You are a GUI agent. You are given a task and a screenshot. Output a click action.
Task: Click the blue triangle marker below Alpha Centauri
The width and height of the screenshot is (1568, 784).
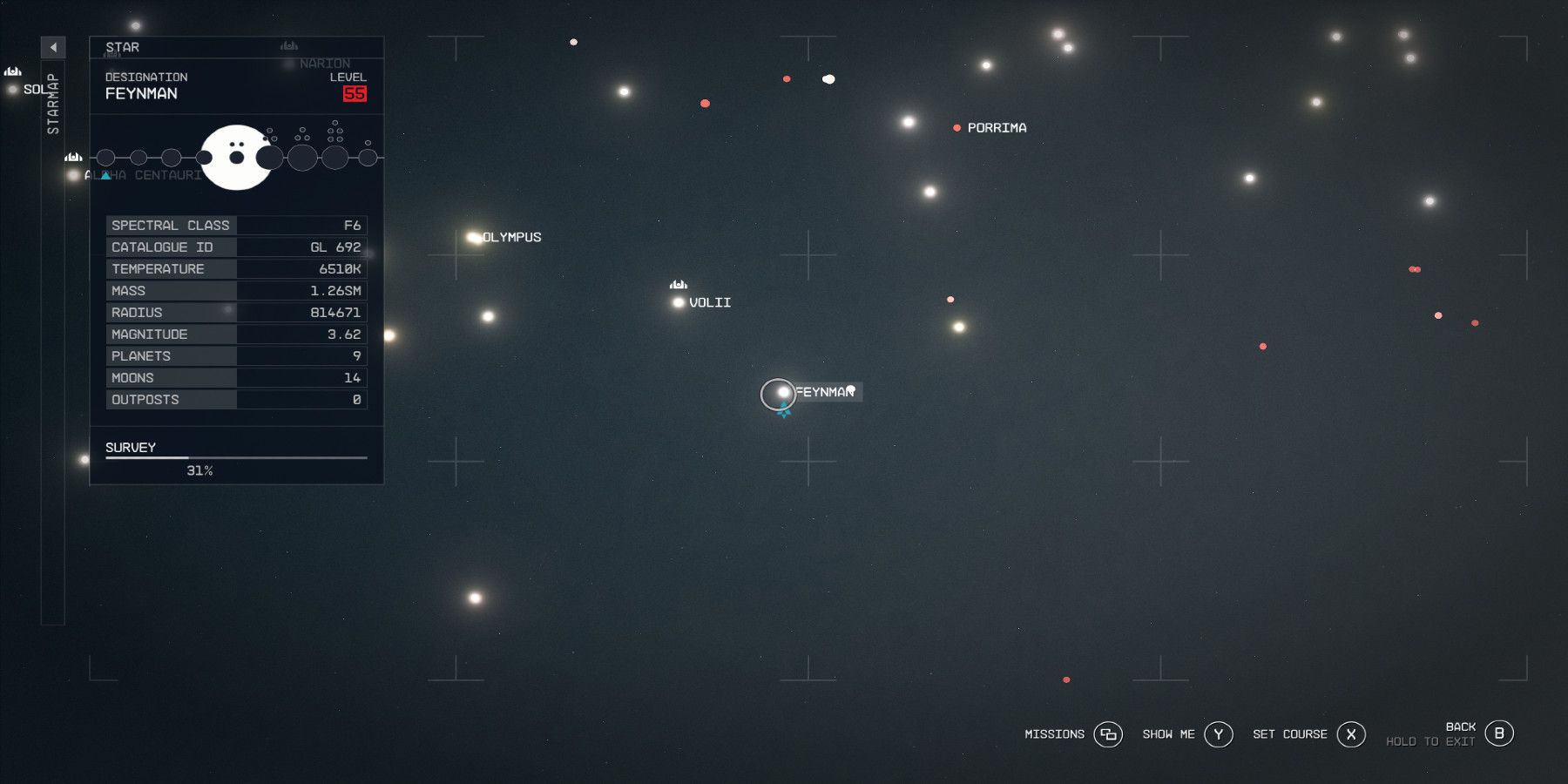(105, 174)
